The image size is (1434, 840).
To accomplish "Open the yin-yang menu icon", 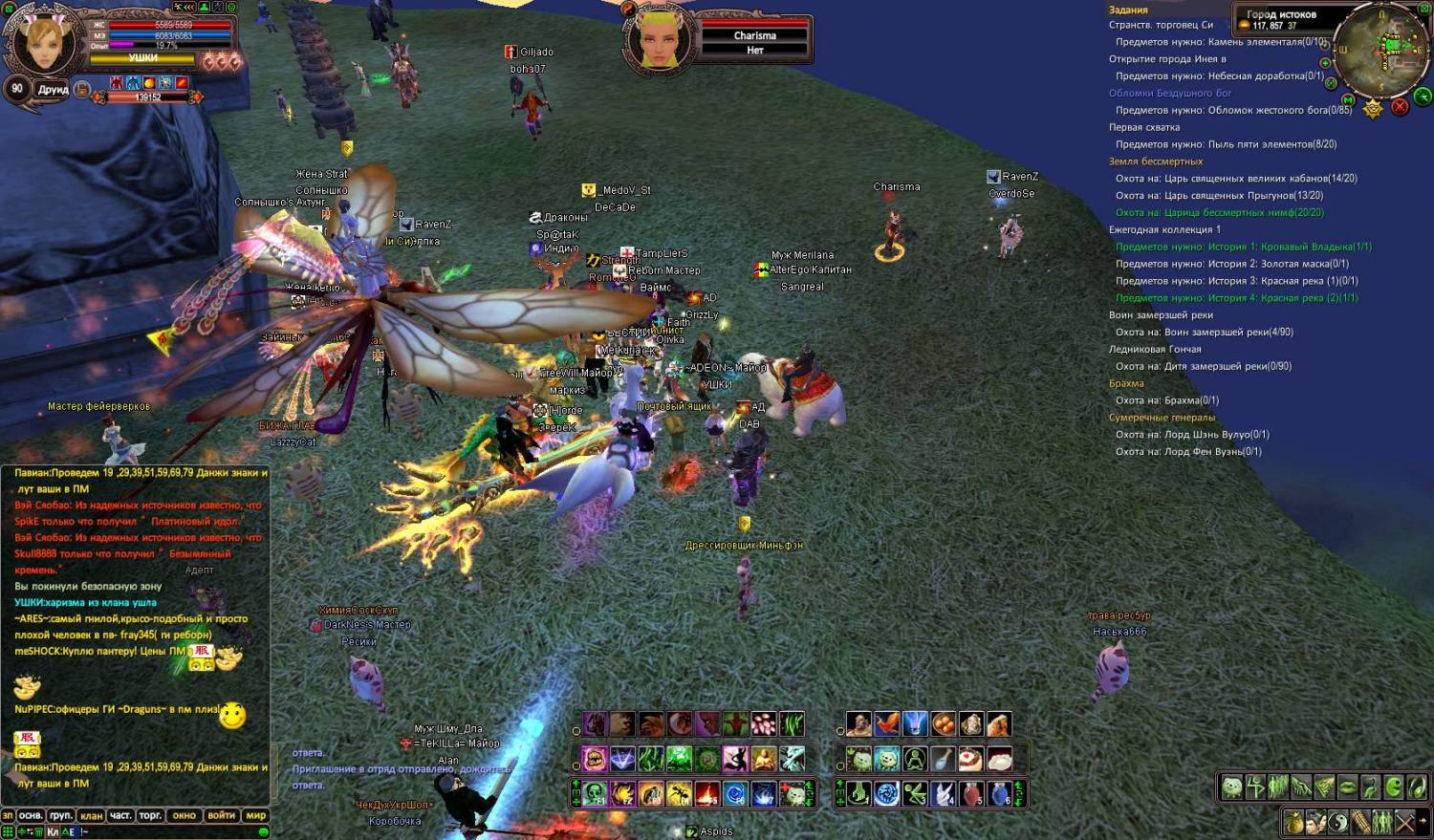I will point(1338,821).
